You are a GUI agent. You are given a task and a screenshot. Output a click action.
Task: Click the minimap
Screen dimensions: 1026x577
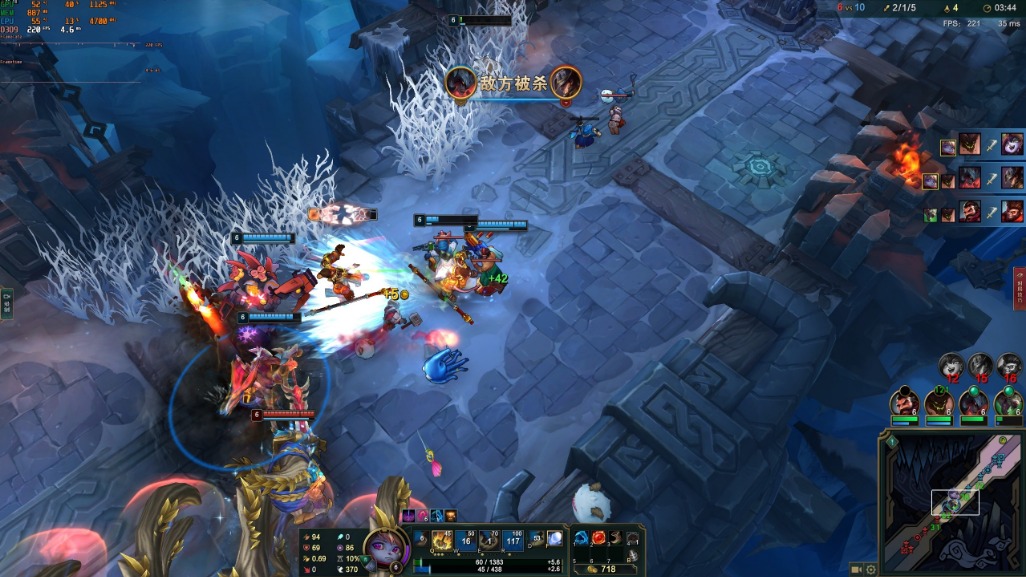pyautogui.click(x=950, y=503)
